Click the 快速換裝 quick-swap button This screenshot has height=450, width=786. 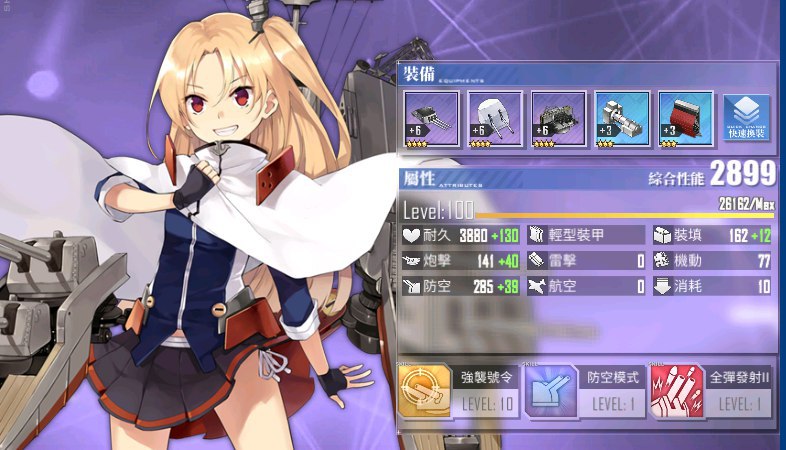pyautogui.click(x=747, y=119)
